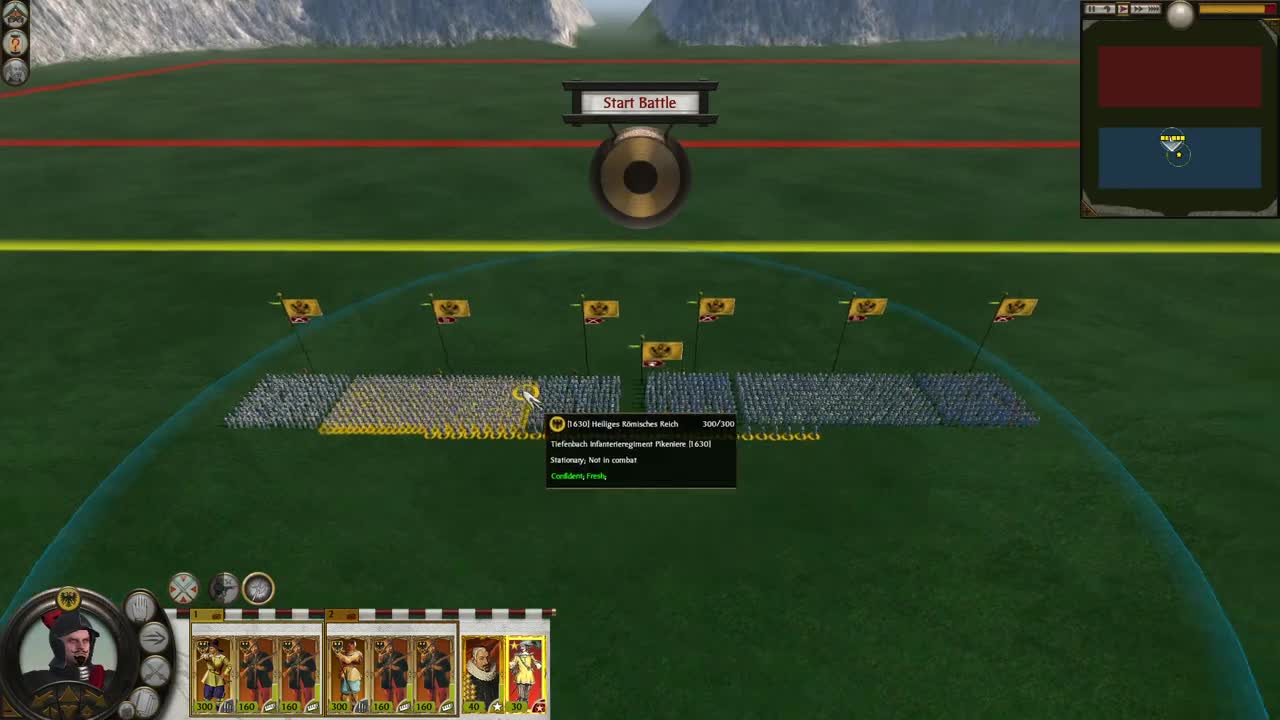Viewport: 1280px width, 720px height.
Task: Toggle the withdraw icon below crossed swords
Action: tap(145, 699)
